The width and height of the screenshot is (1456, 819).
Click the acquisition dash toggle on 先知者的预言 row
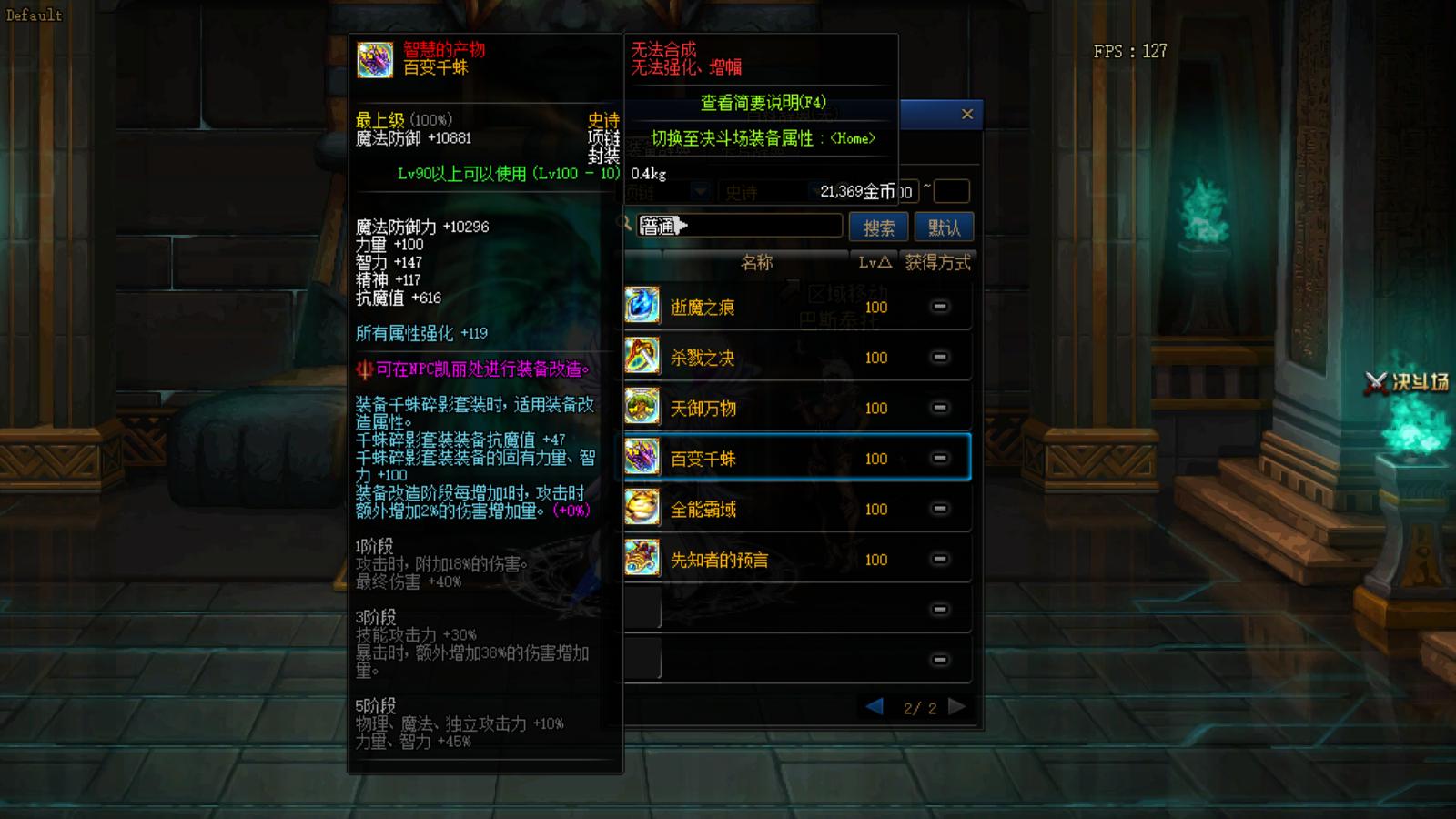tap(938, 560)
